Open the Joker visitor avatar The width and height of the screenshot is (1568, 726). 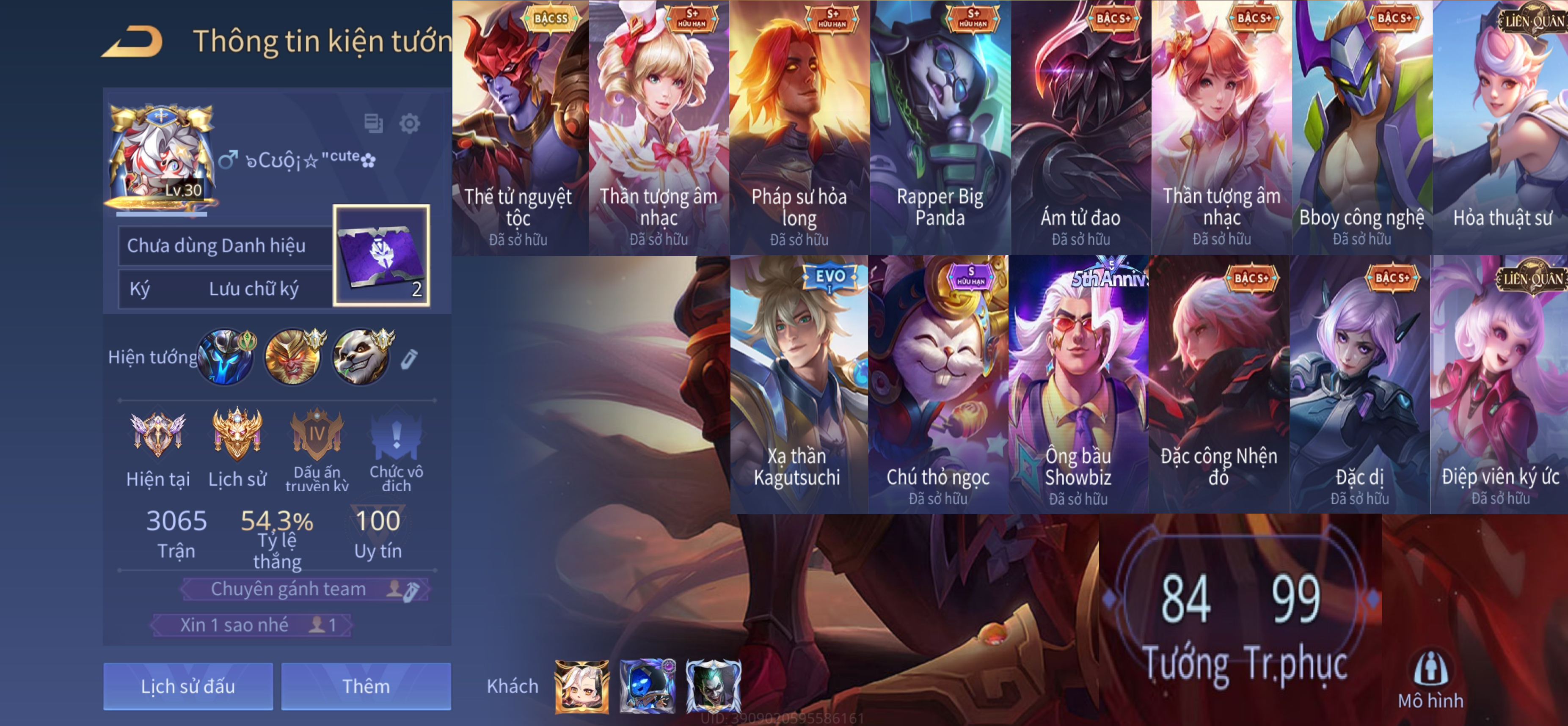(x=714, y=687)
